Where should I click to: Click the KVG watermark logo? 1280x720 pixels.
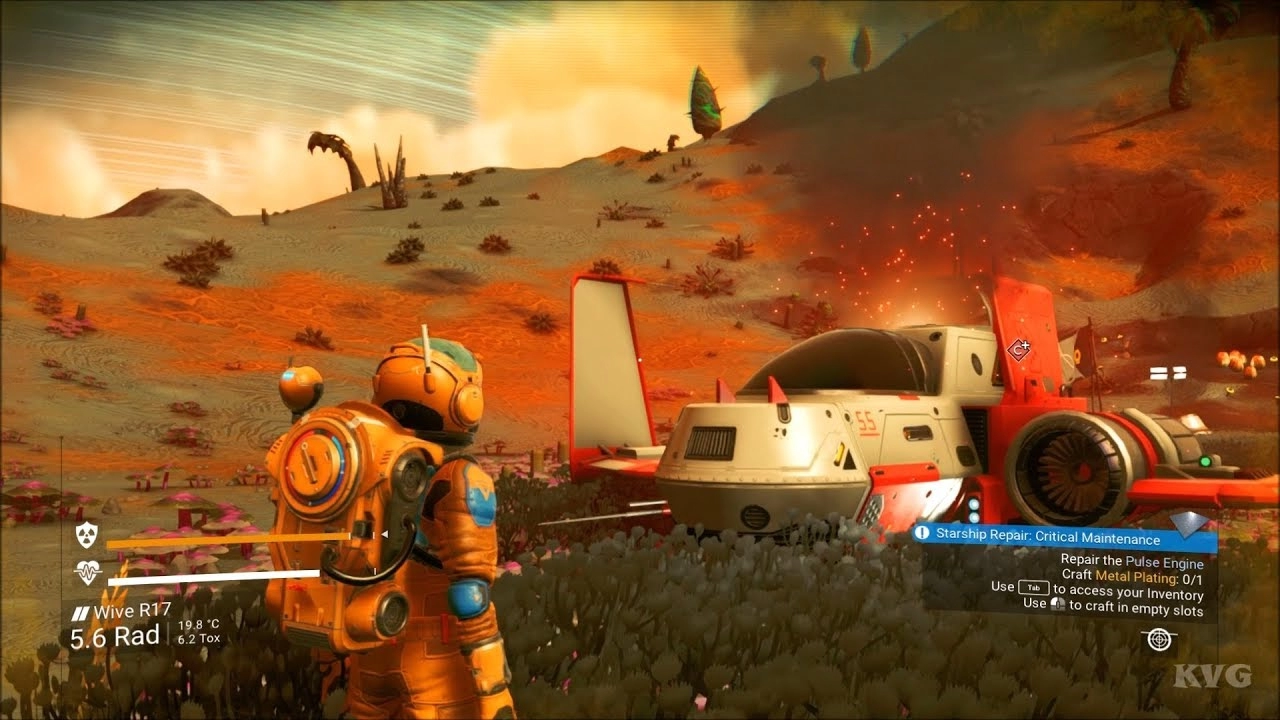[x=1212, y=677]
